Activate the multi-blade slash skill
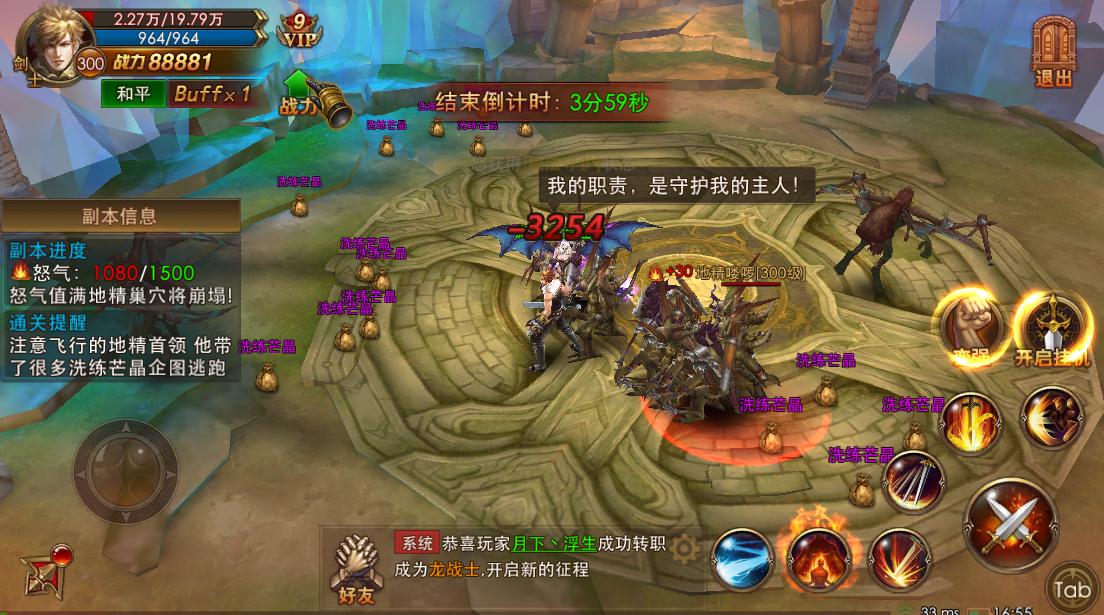This screenshot has width=1104, height=615. coord(913,481)
